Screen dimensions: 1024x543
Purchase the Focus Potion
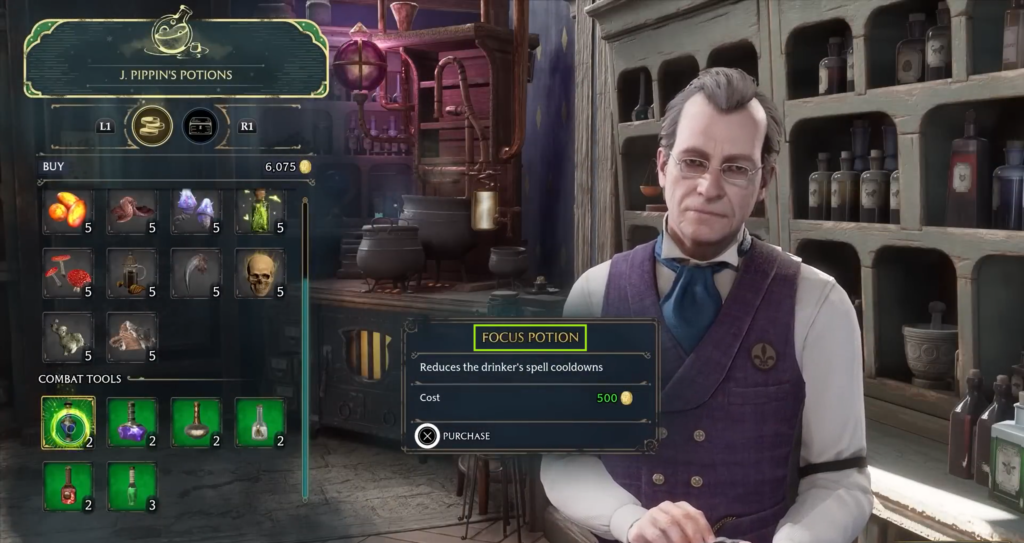[x=428, y=436]
